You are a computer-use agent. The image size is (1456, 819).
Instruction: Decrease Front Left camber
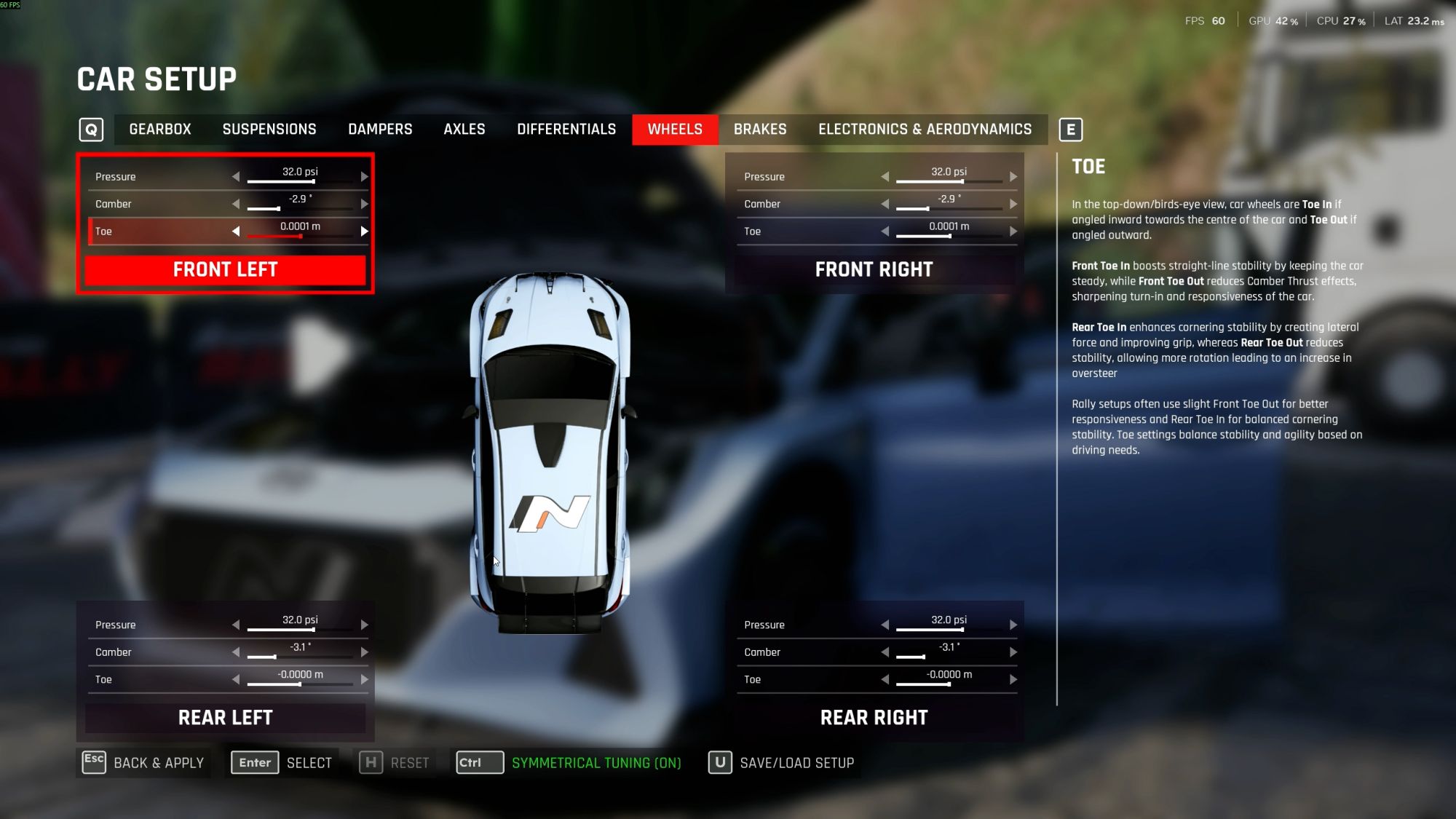pos(236,205)
